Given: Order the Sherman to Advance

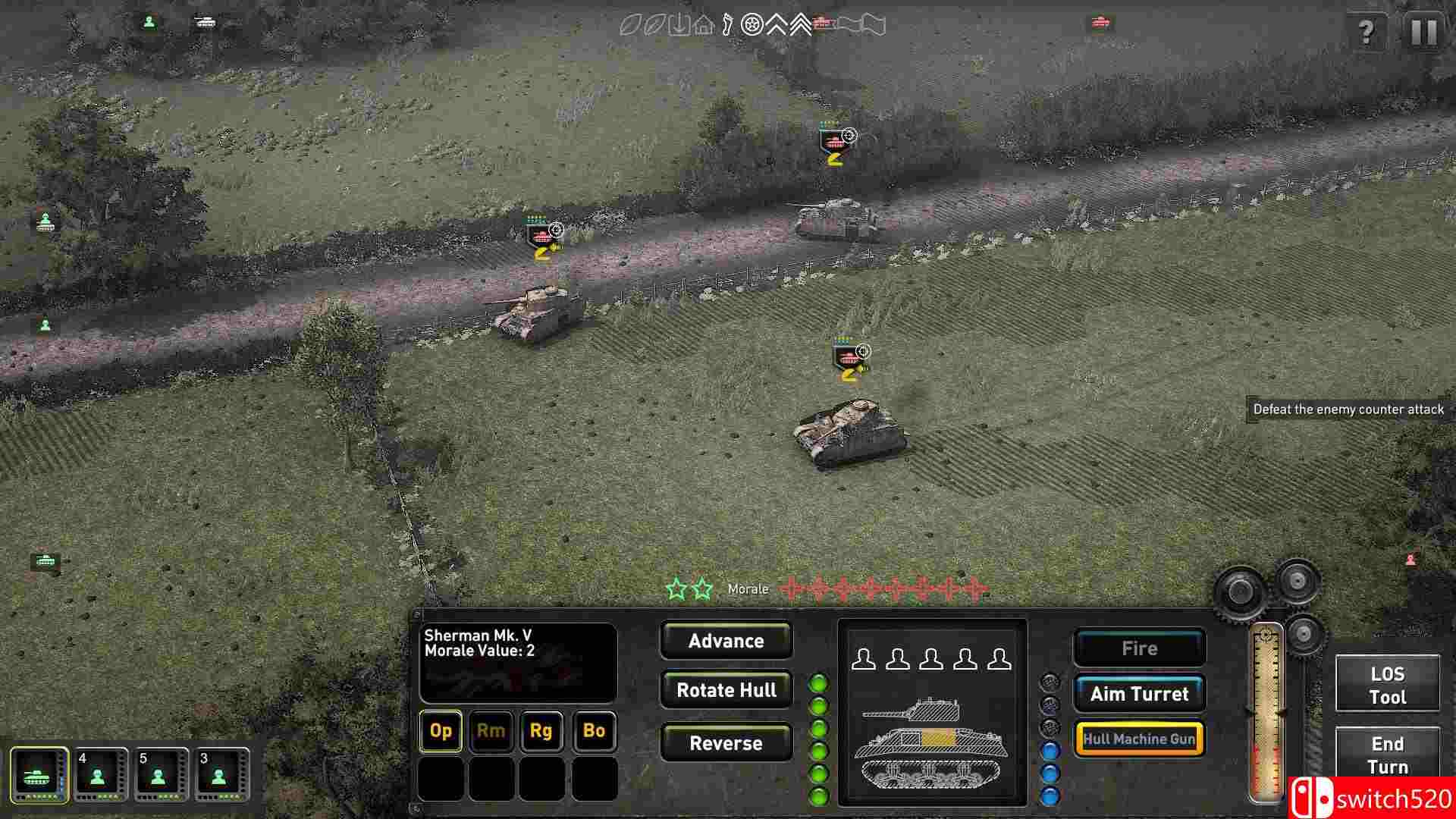Looking at the screenshot, I should tap(726, 641).
